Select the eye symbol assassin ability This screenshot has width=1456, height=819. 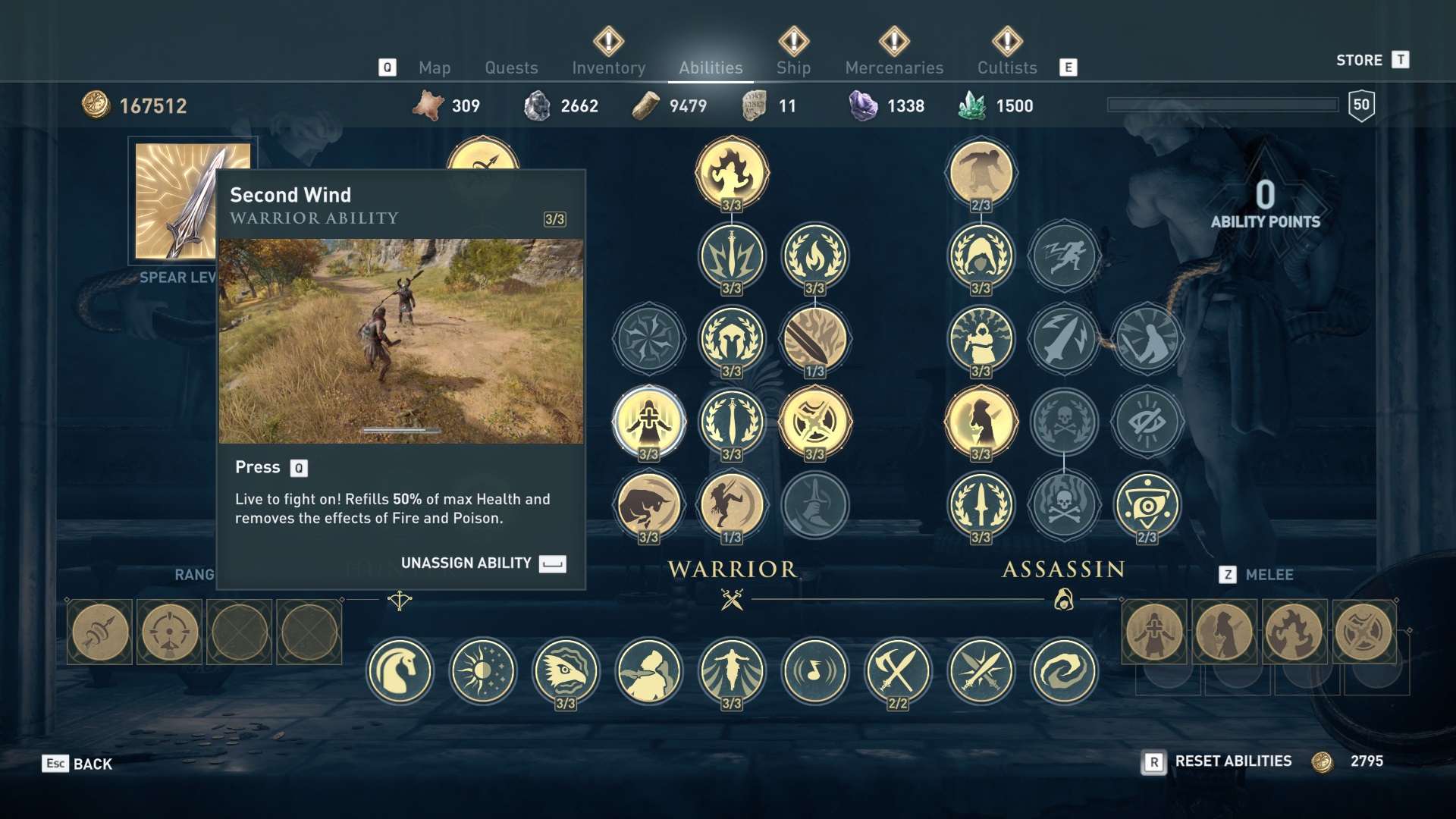click(x=1147, y=504)
